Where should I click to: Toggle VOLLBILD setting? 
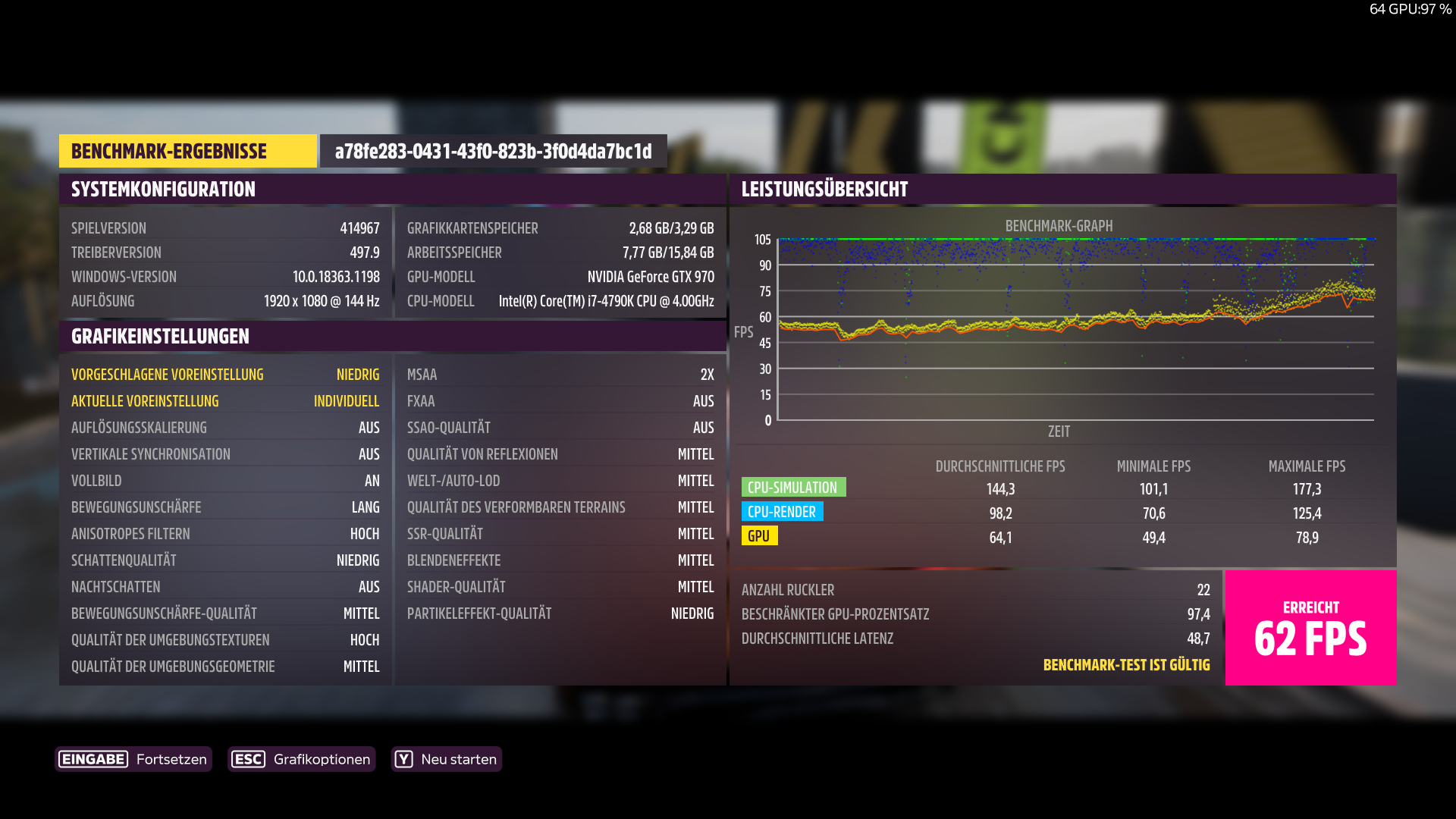click(225, 480)
